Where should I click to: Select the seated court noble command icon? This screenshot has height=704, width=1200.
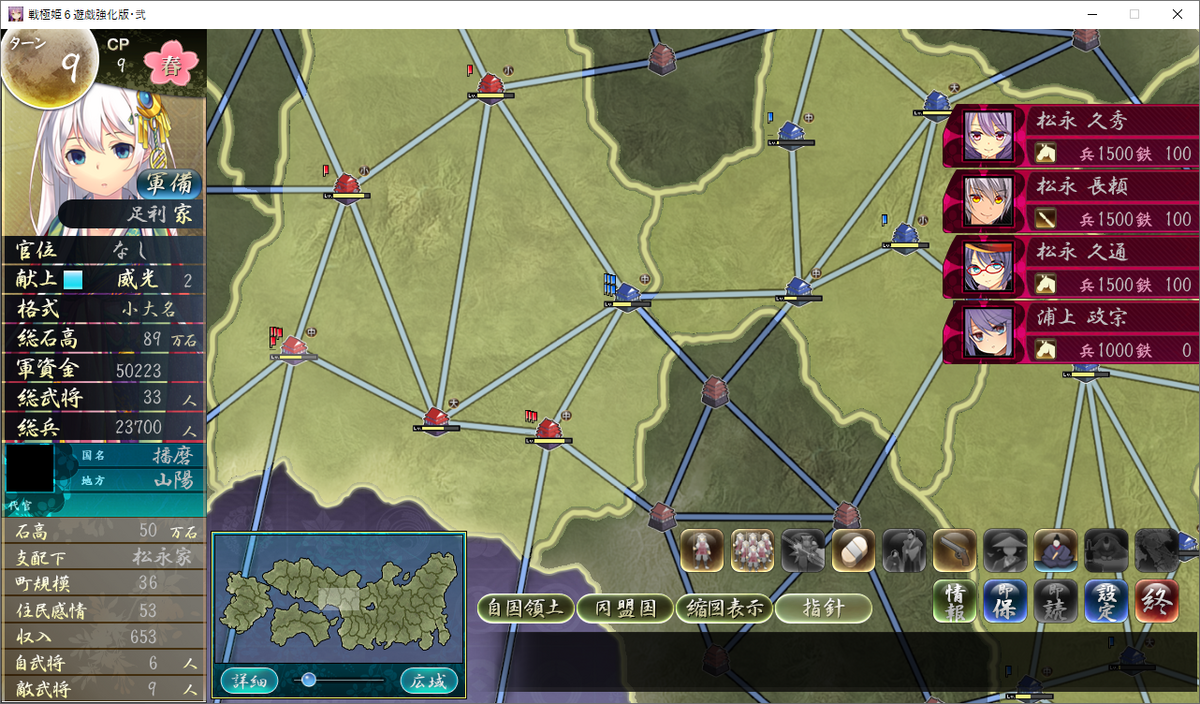[x=1055, y=550]
